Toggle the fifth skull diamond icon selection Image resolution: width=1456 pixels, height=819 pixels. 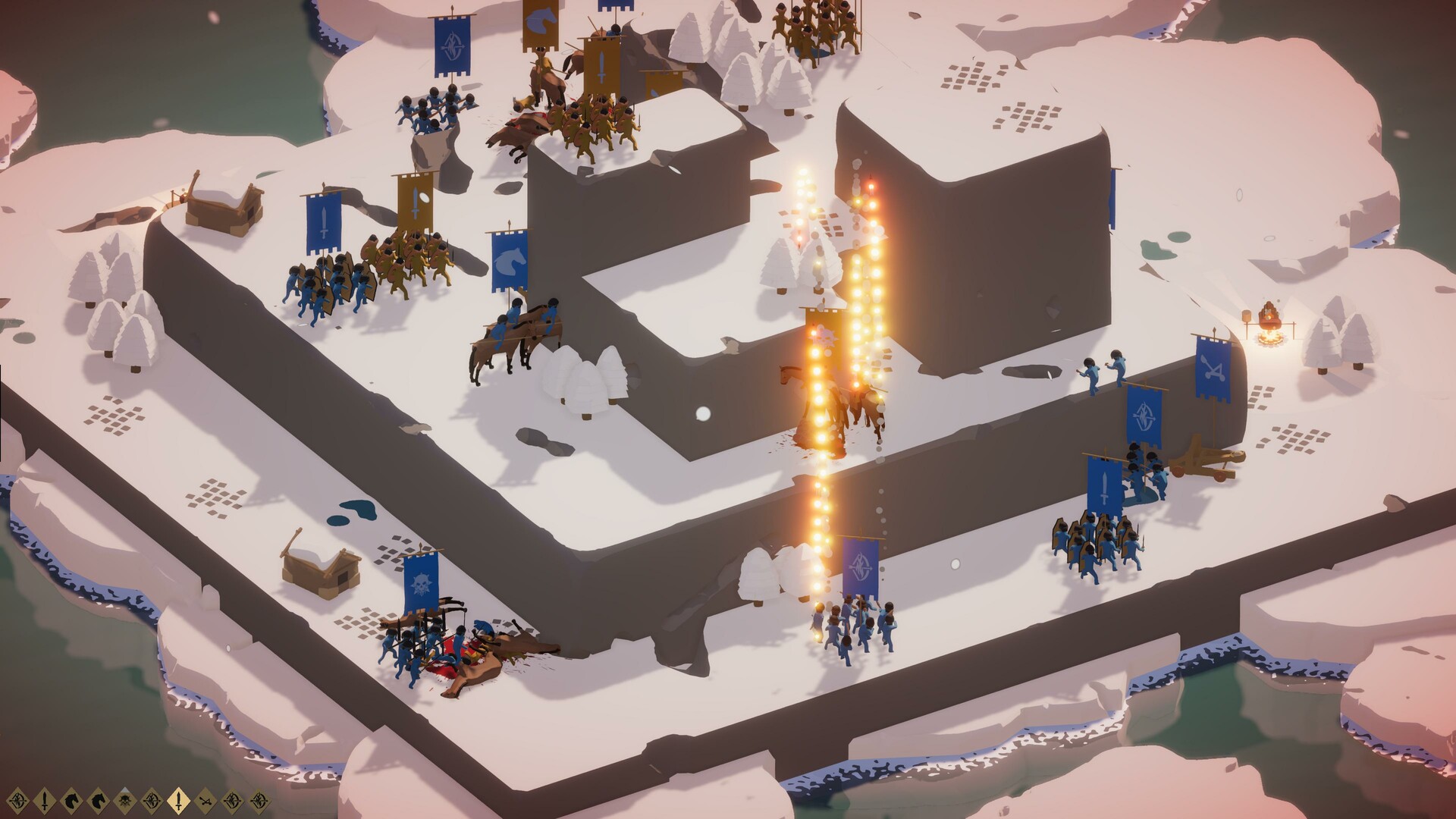124,799
